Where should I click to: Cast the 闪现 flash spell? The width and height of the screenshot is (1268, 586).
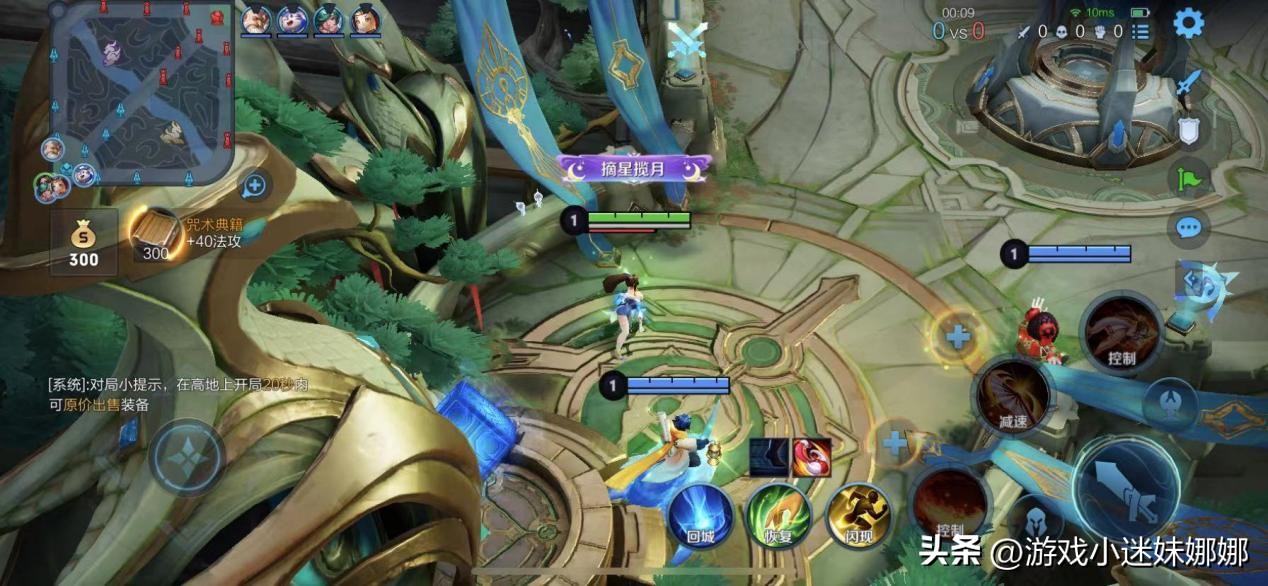click(857, 516)
